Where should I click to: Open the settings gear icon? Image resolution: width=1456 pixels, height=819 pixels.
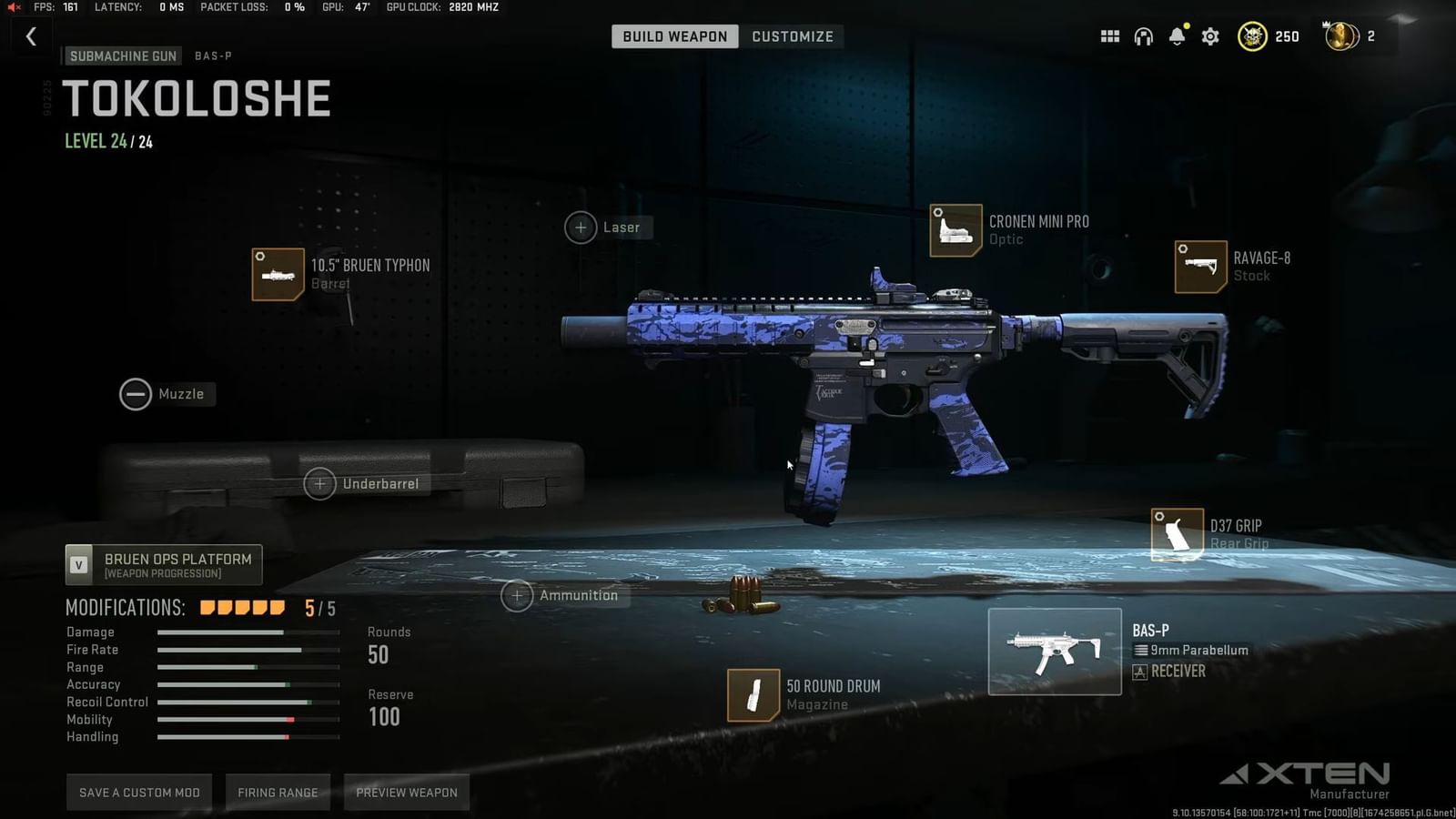[x=1209, y=36]
